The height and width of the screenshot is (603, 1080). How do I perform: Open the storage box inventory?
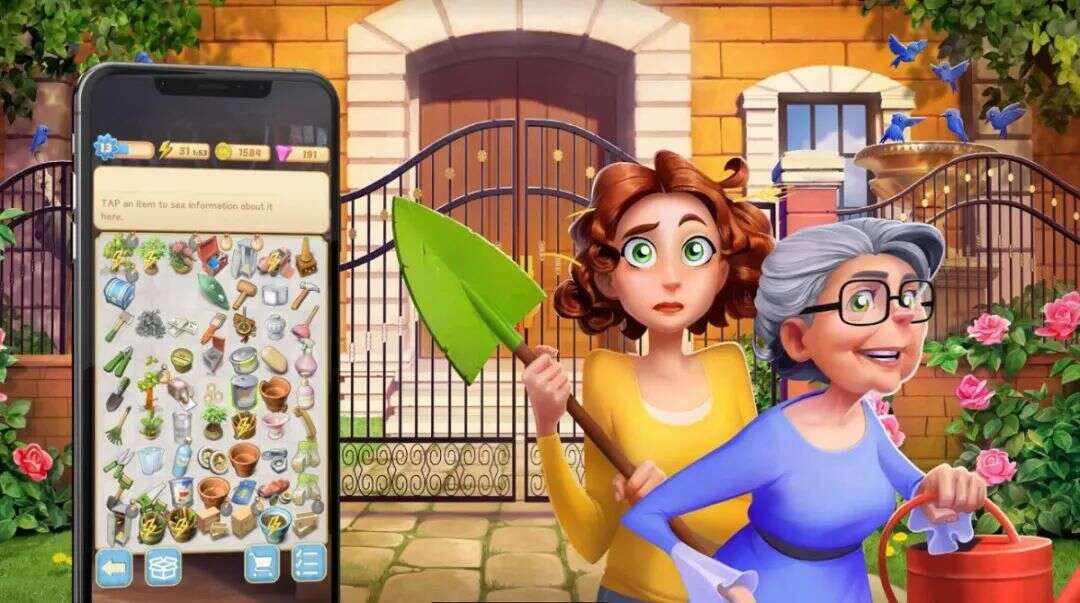(163, 567)
